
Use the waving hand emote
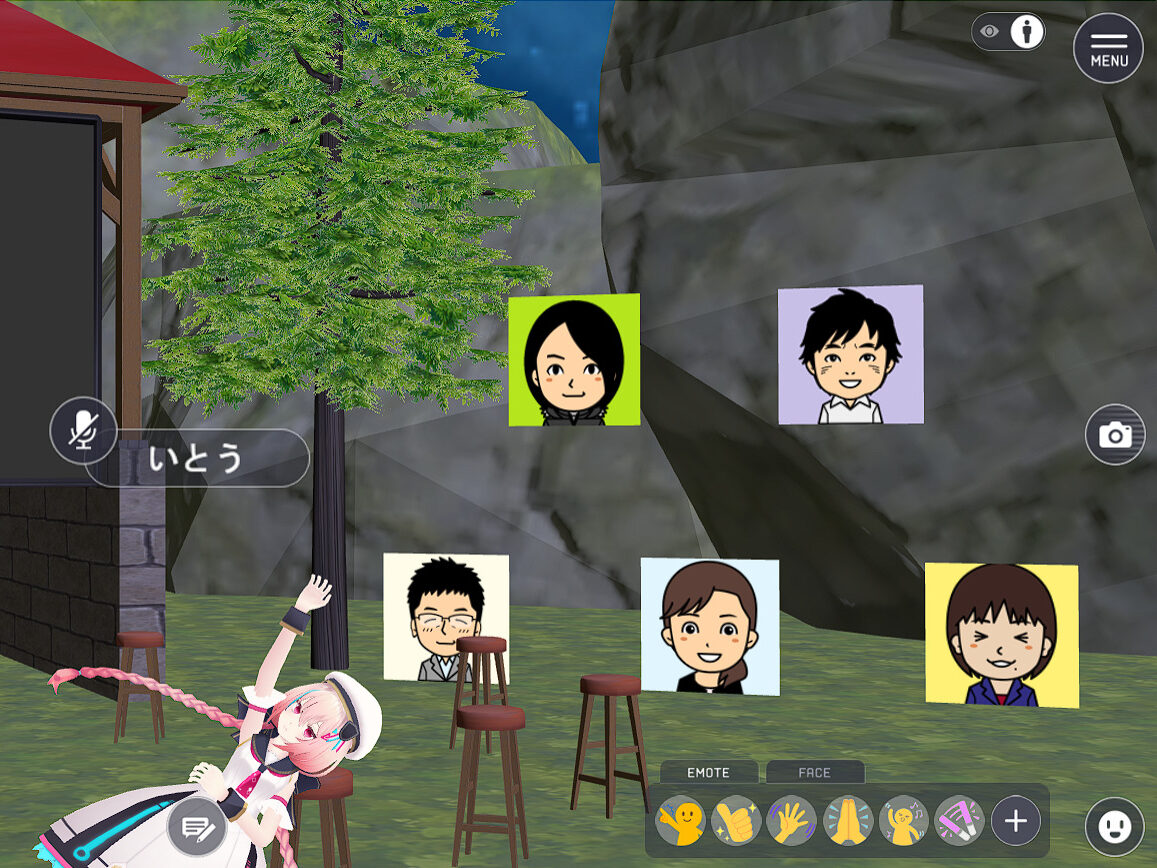(x=792, y=822)
